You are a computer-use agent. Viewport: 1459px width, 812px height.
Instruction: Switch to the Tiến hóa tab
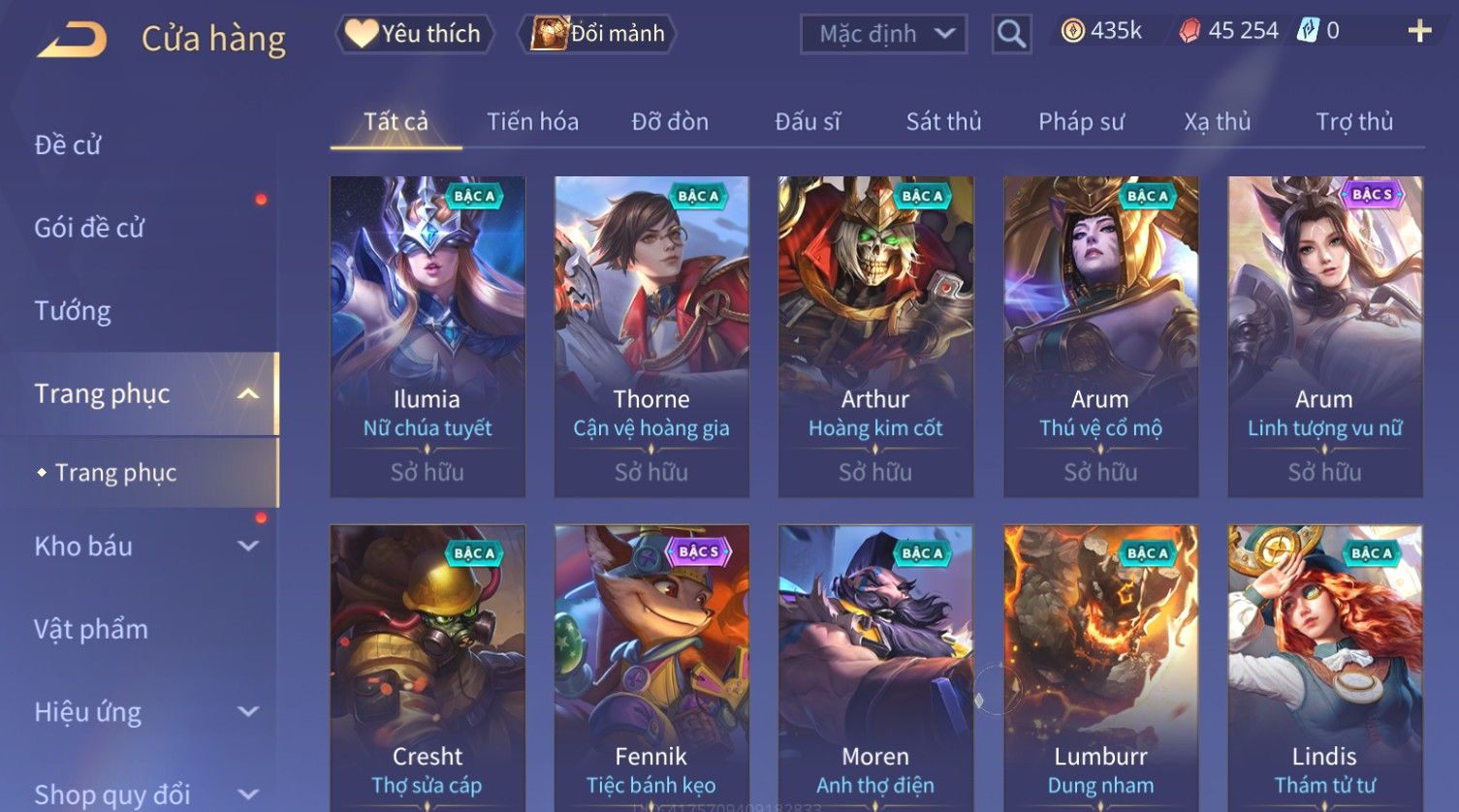click(532, 122)
